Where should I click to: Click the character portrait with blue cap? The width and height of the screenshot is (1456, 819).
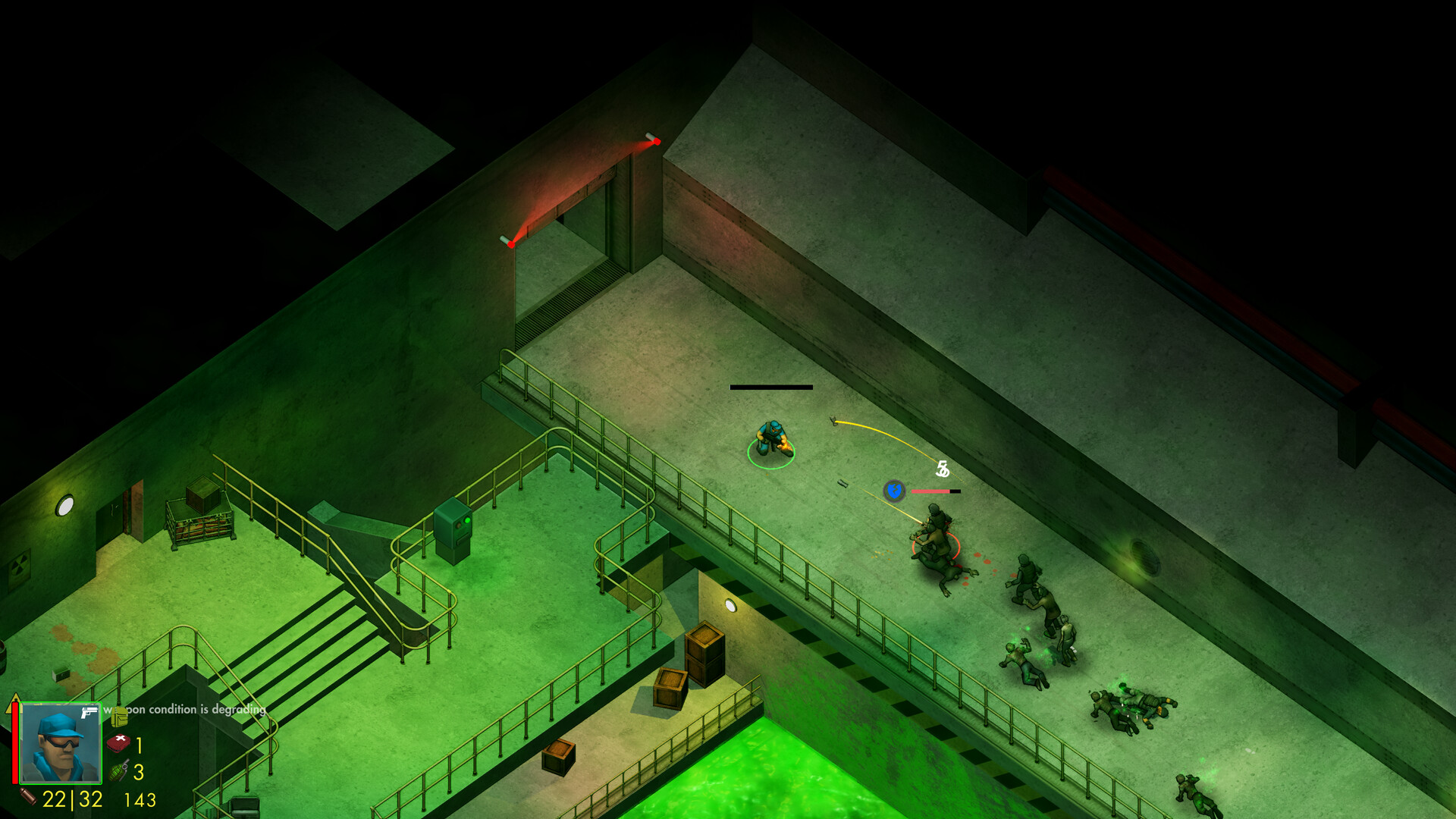pos(61,743)
